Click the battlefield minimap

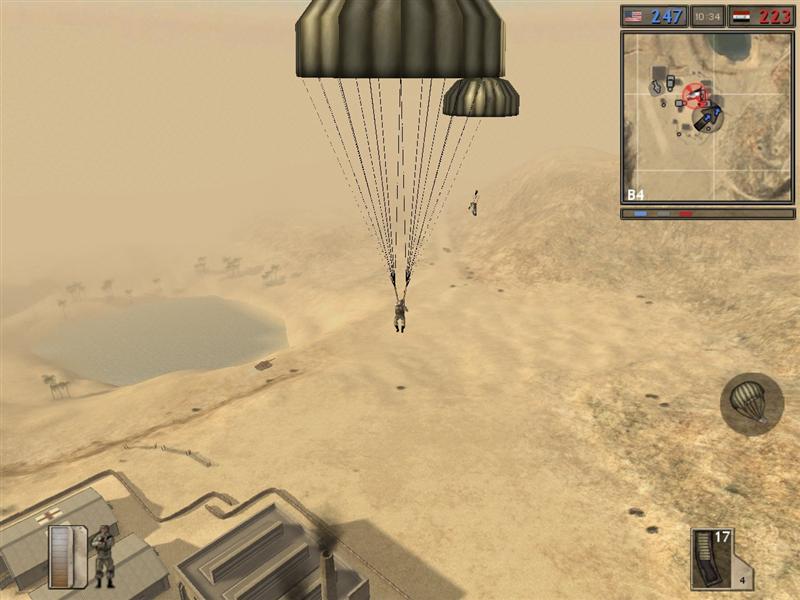pos(707,117)
